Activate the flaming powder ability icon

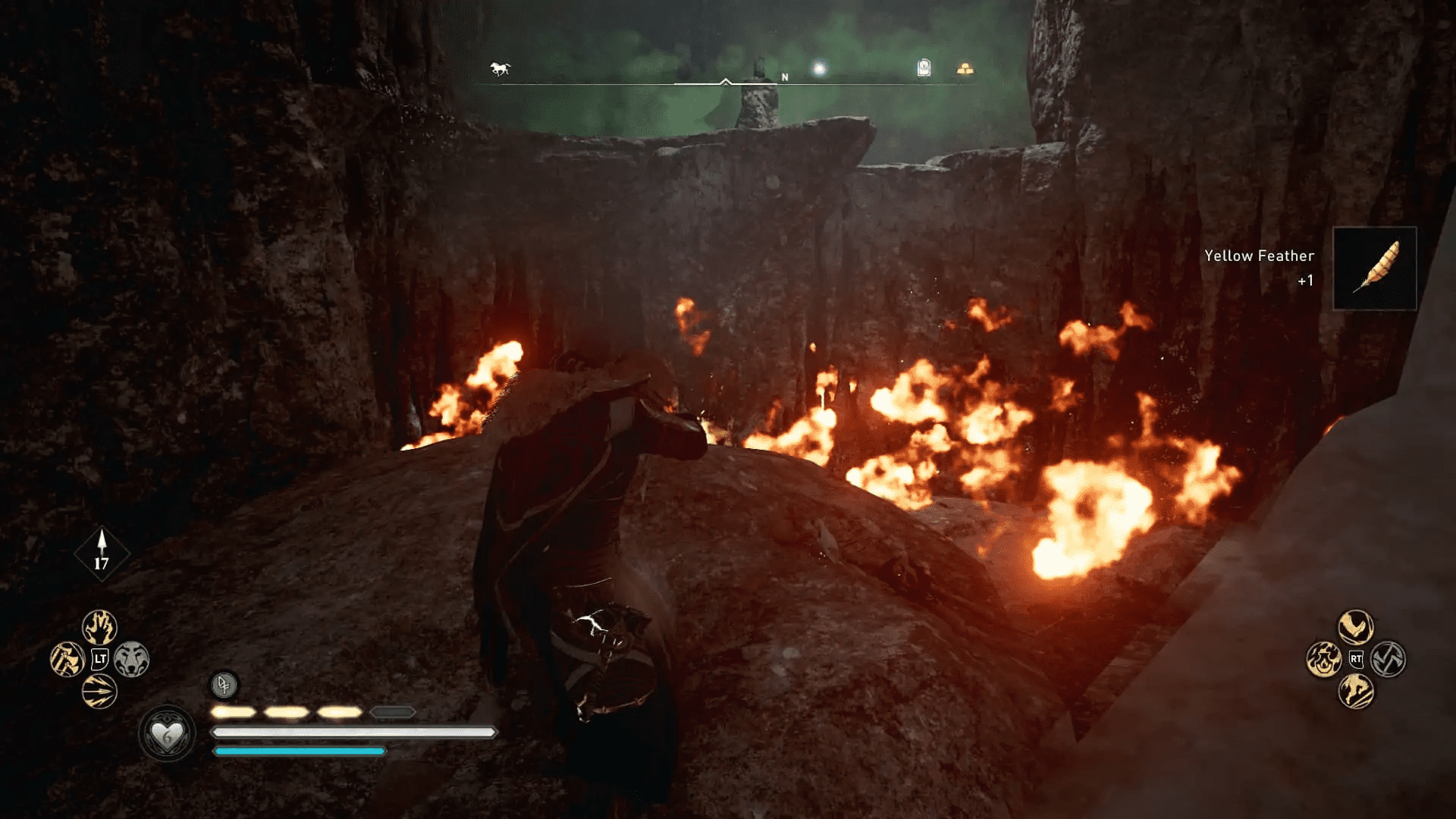tap(1324, 660)
